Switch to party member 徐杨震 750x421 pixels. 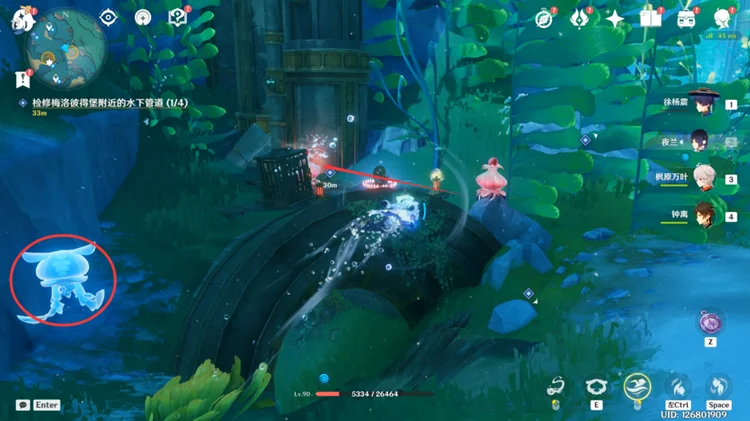pos(707,104)
